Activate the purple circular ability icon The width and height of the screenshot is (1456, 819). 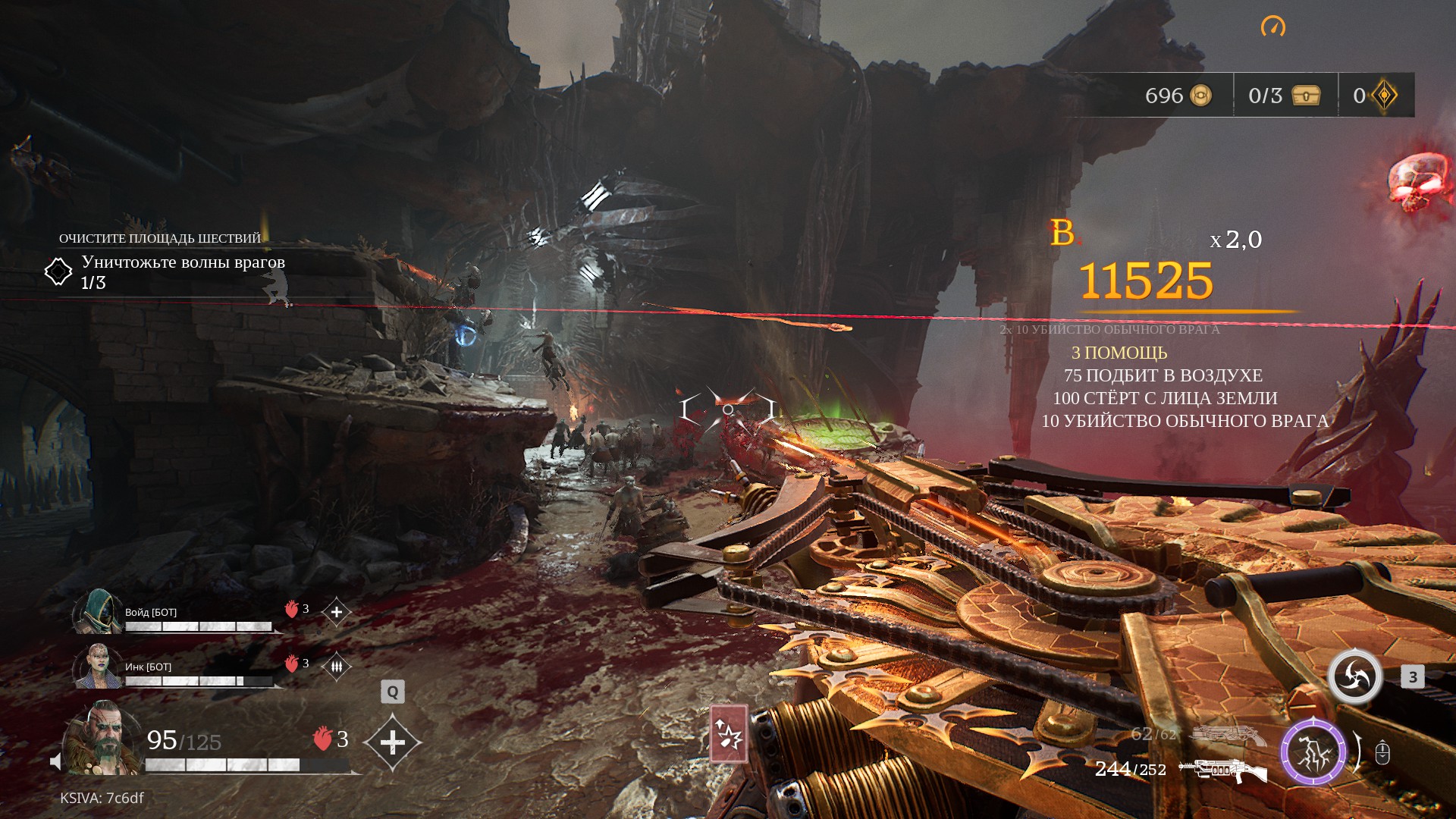(1313, 752)
